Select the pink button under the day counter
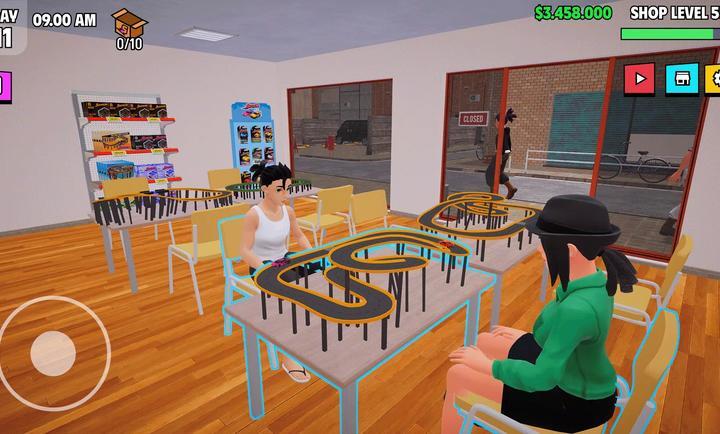Image resolution: width=720 pixels, height=434 pixels. [x=3, y=86]
